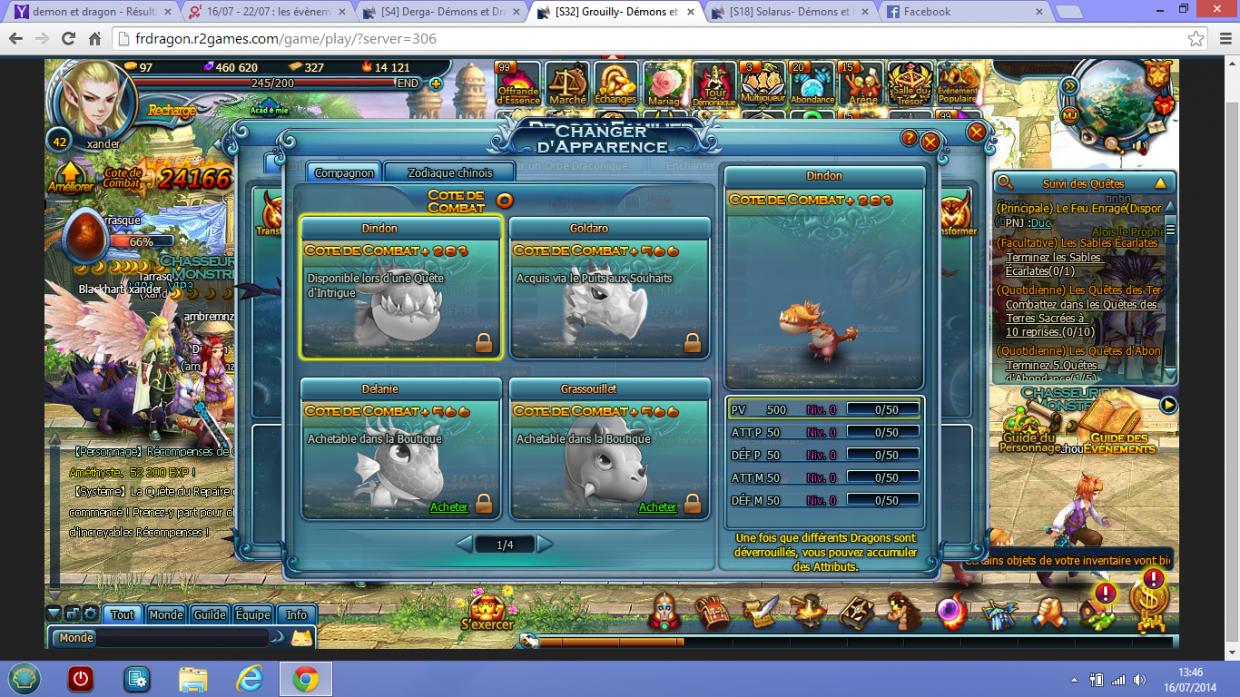
Task: Close the Changer d'Apparence window
Action: pos(930,141)
